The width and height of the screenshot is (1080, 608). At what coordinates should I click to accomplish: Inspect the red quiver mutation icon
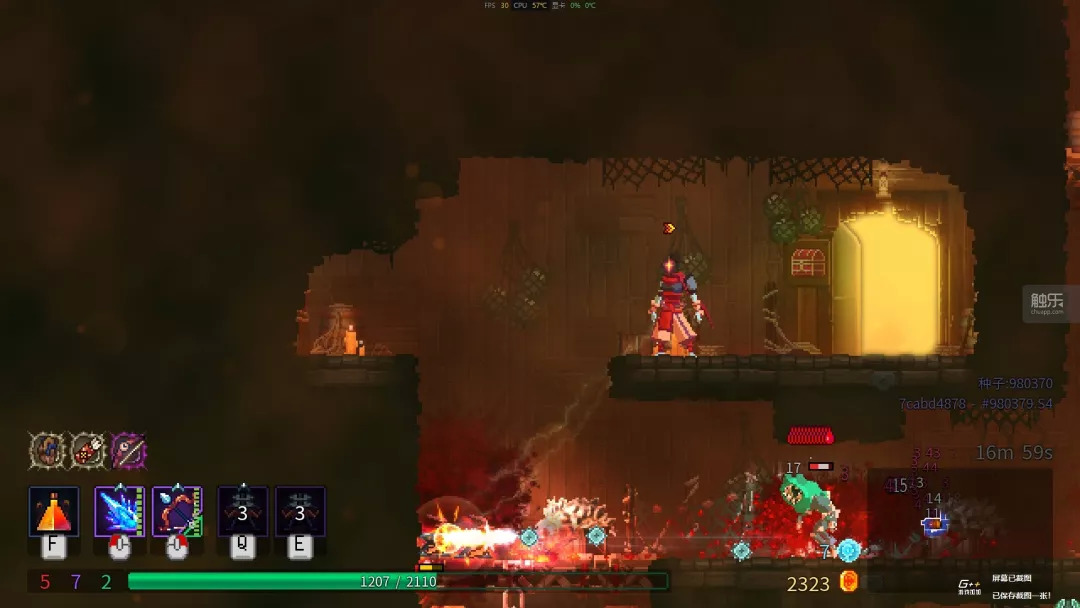[88, 451]
